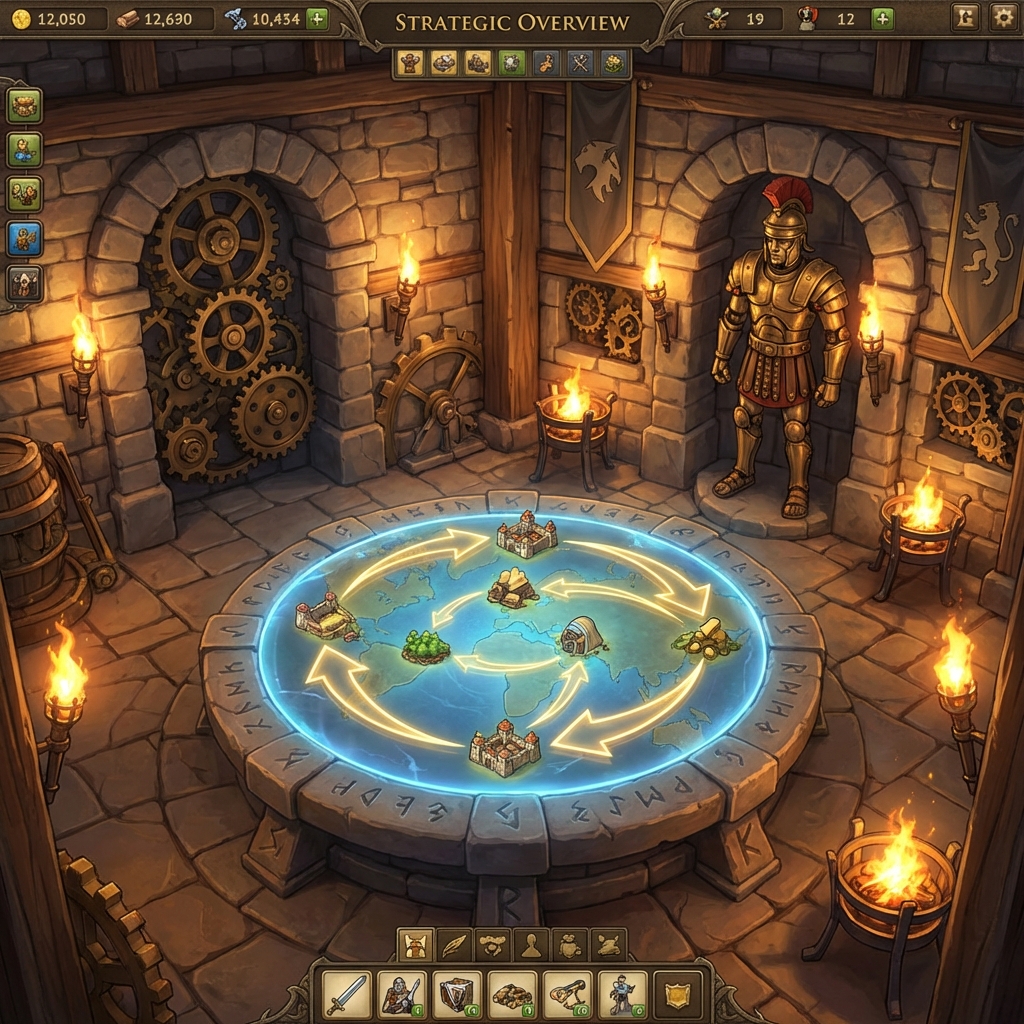This screenshot has width=1024, height=1024.
Task: Choose the blue-clad soldier unit slot
Action: click(622, 995)
